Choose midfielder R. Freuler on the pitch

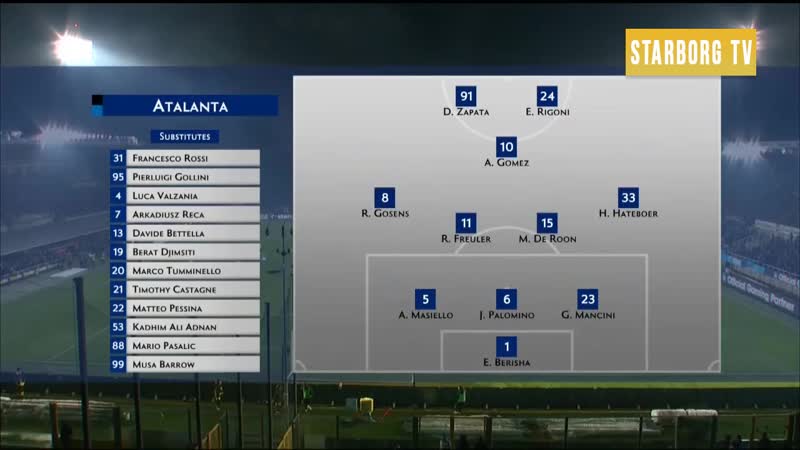click(x=466, y=223)
